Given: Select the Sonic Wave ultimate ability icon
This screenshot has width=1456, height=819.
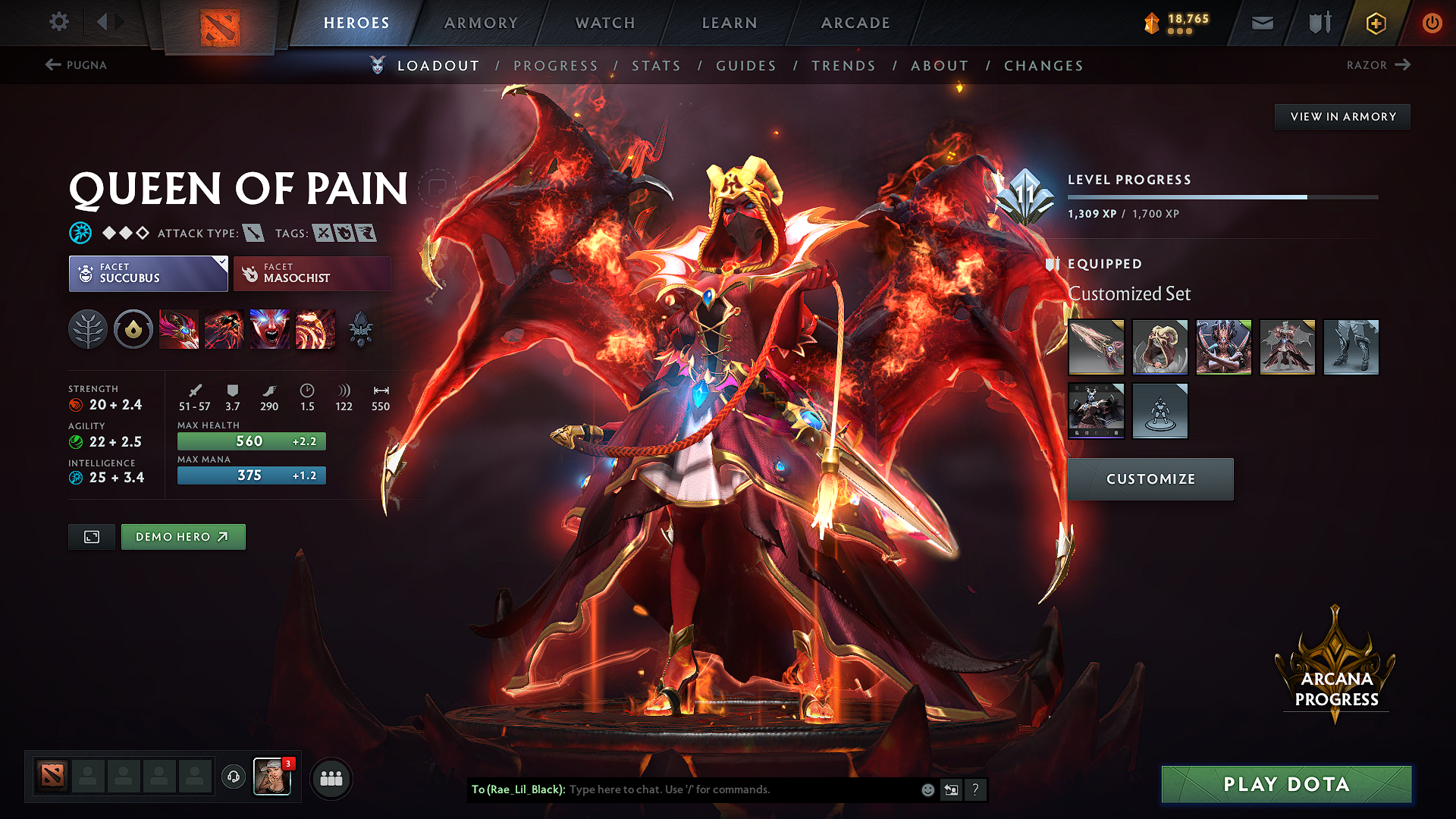Looking at the screenshot, I should (315, 328).
